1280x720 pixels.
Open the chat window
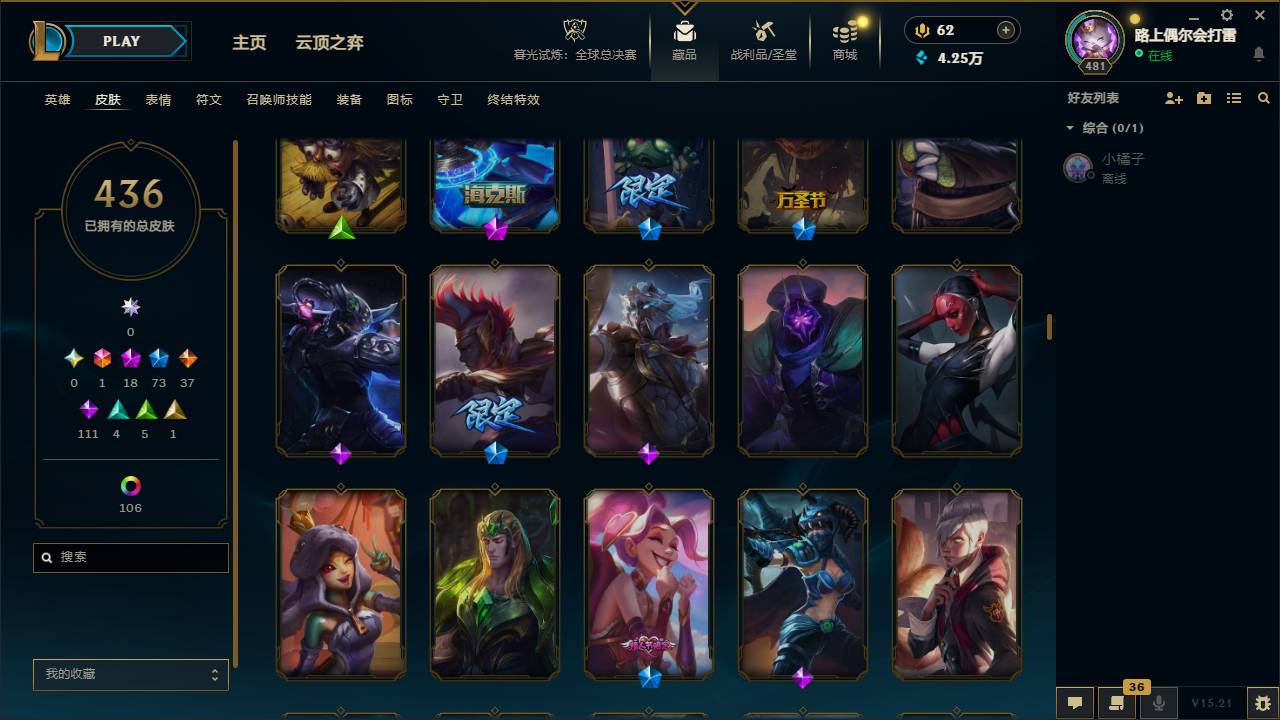(1074, 703)
